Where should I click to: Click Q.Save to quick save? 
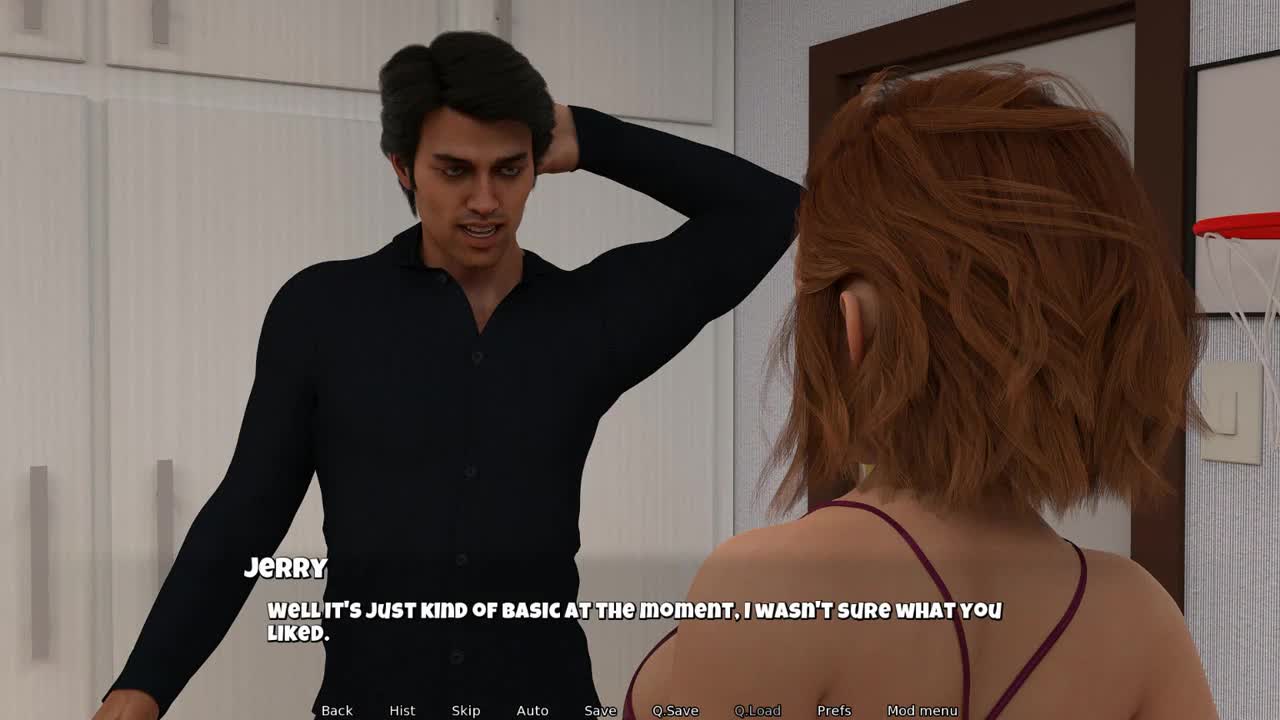pos(675,710)
